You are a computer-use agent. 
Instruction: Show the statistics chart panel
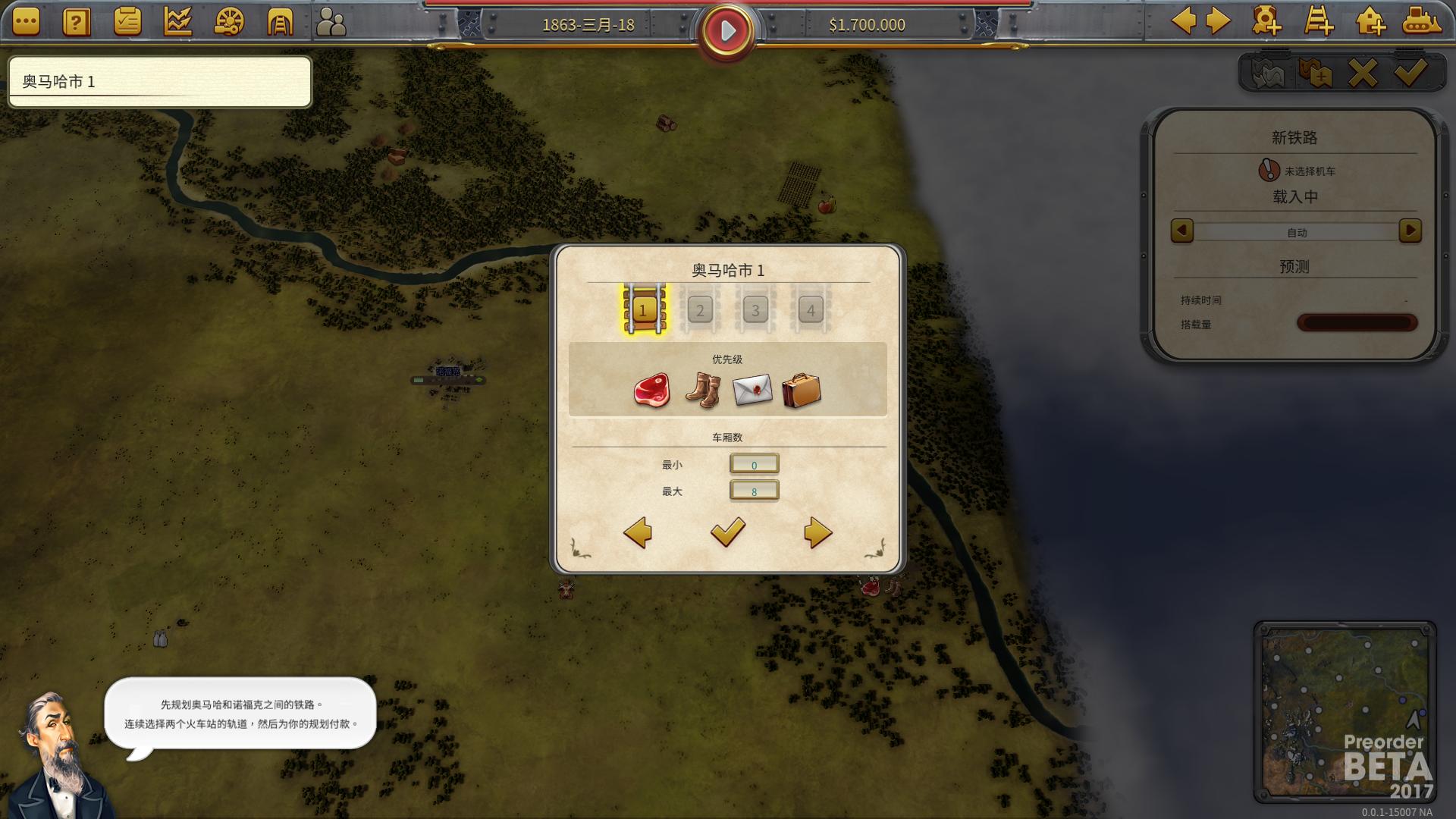[x=177, y=22]
